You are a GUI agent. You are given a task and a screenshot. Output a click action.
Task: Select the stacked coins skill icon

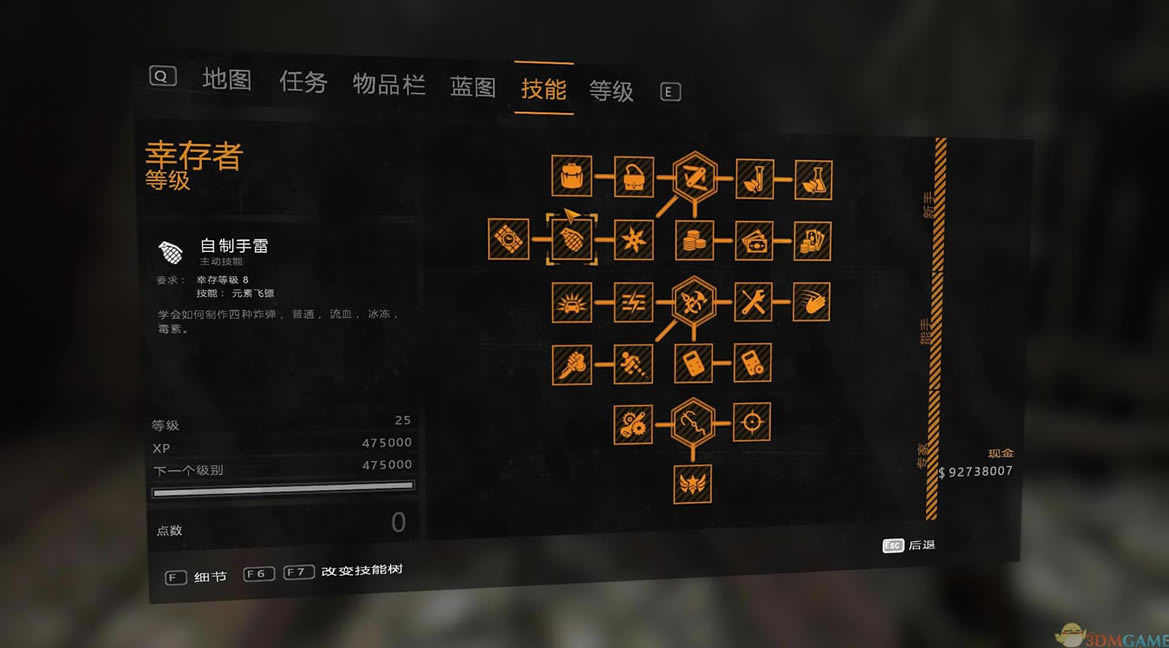click(694, 241)
